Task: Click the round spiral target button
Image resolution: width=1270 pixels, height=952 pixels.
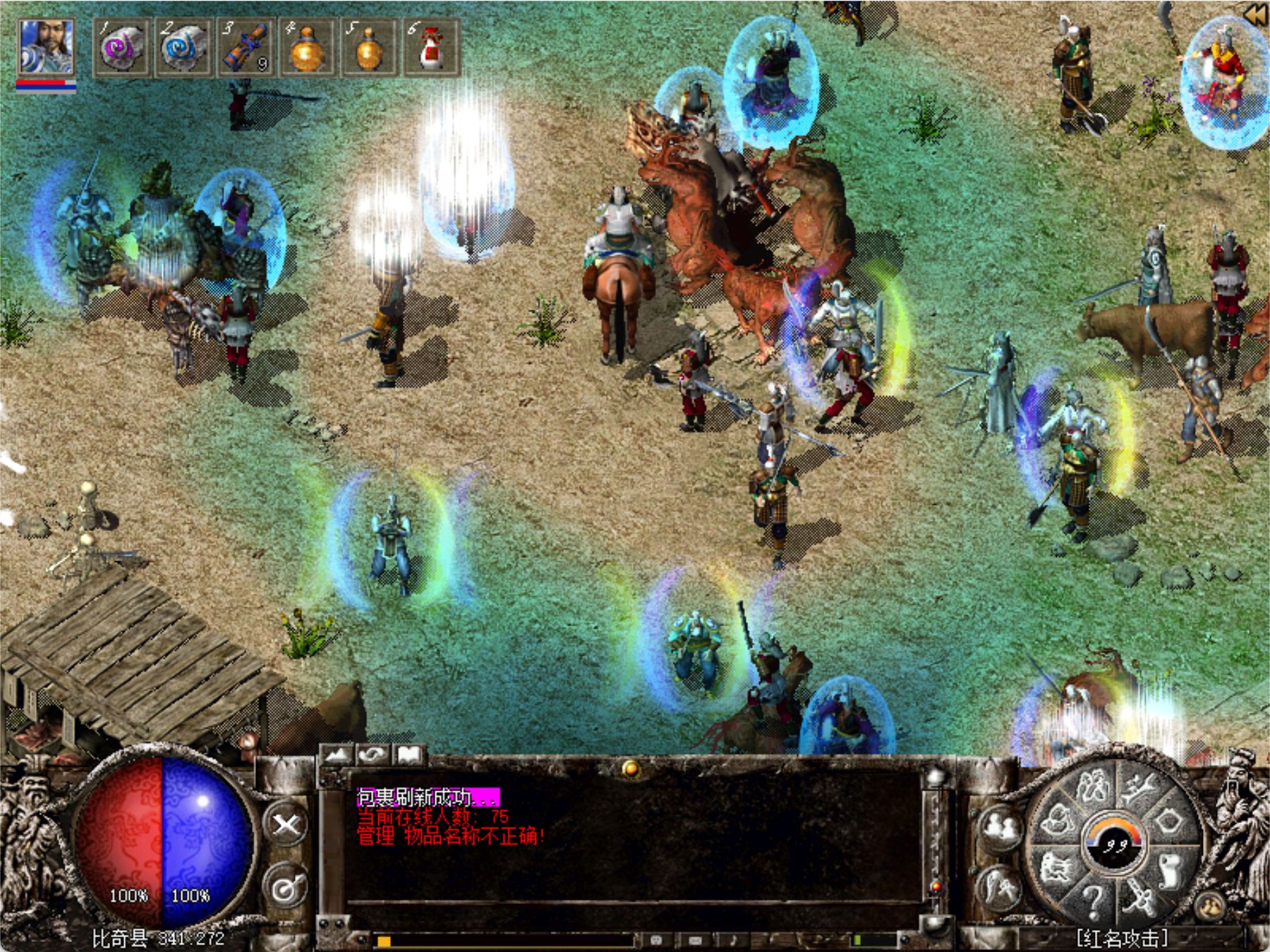Action: pos(286,888)
